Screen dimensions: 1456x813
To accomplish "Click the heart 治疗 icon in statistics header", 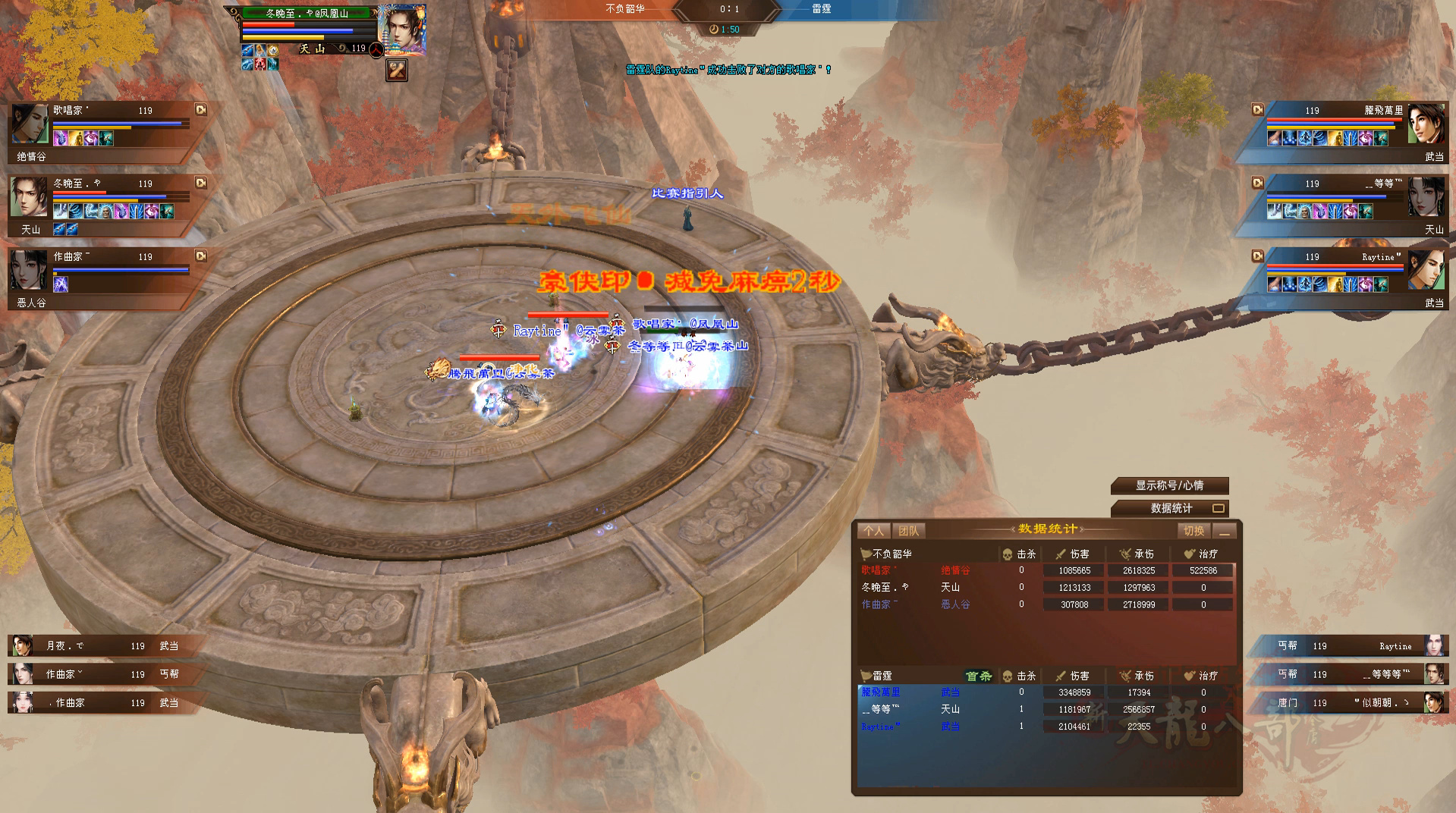I will click(x=1189, y=554).
